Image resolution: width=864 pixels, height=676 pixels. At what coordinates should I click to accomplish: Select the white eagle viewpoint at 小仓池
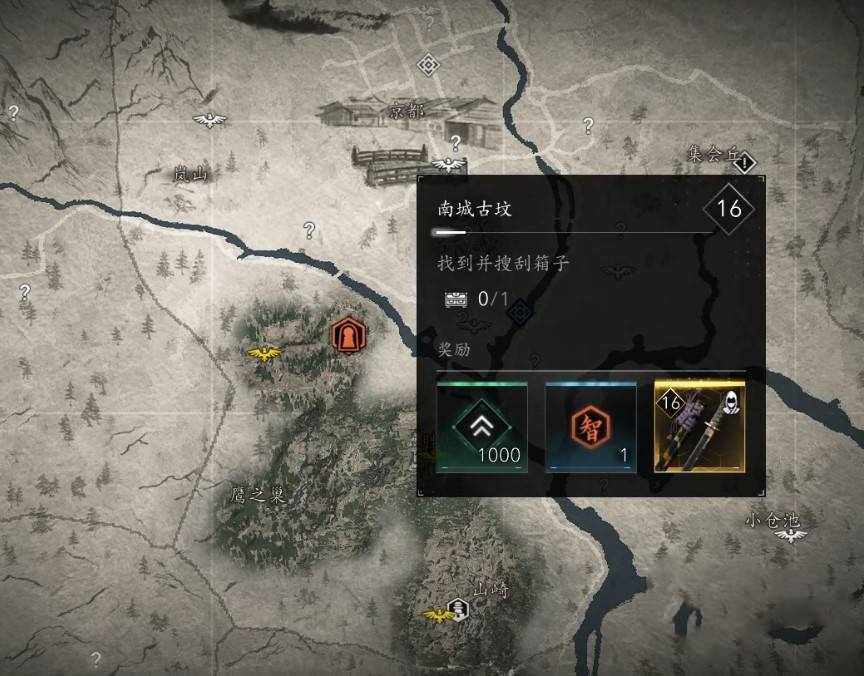791,535
